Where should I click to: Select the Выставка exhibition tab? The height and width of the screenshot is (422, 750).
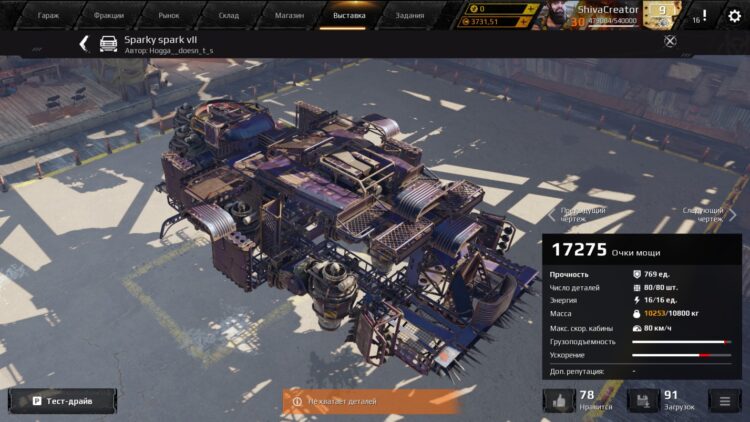[x=349, y=15]
